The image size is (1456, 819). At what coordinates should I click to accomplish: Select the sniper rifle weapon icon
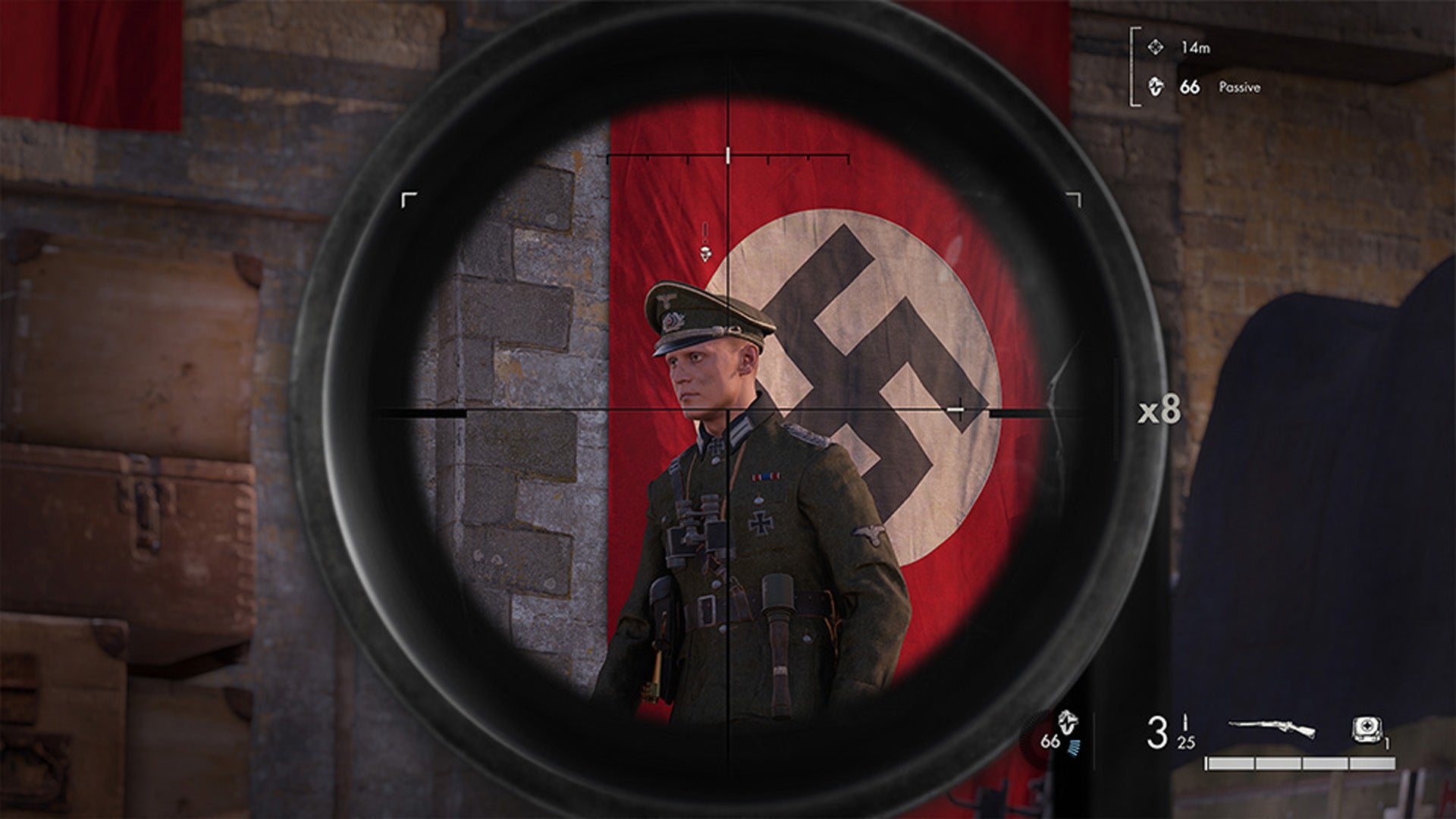click(1271, 726)
